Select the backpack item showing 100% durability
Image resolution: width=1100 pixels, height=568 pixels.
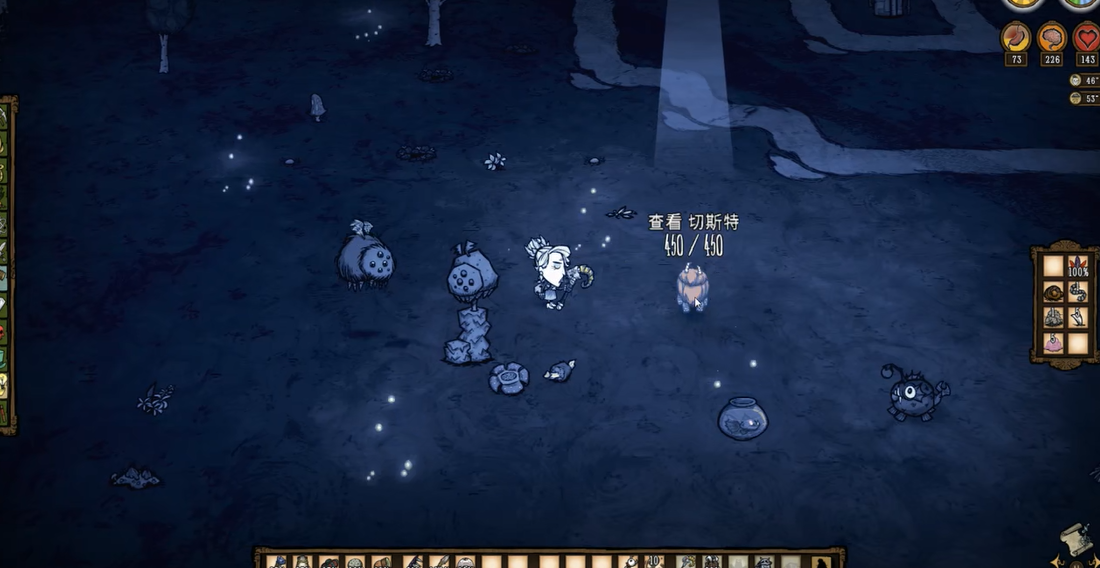[x=1078, y=266]
